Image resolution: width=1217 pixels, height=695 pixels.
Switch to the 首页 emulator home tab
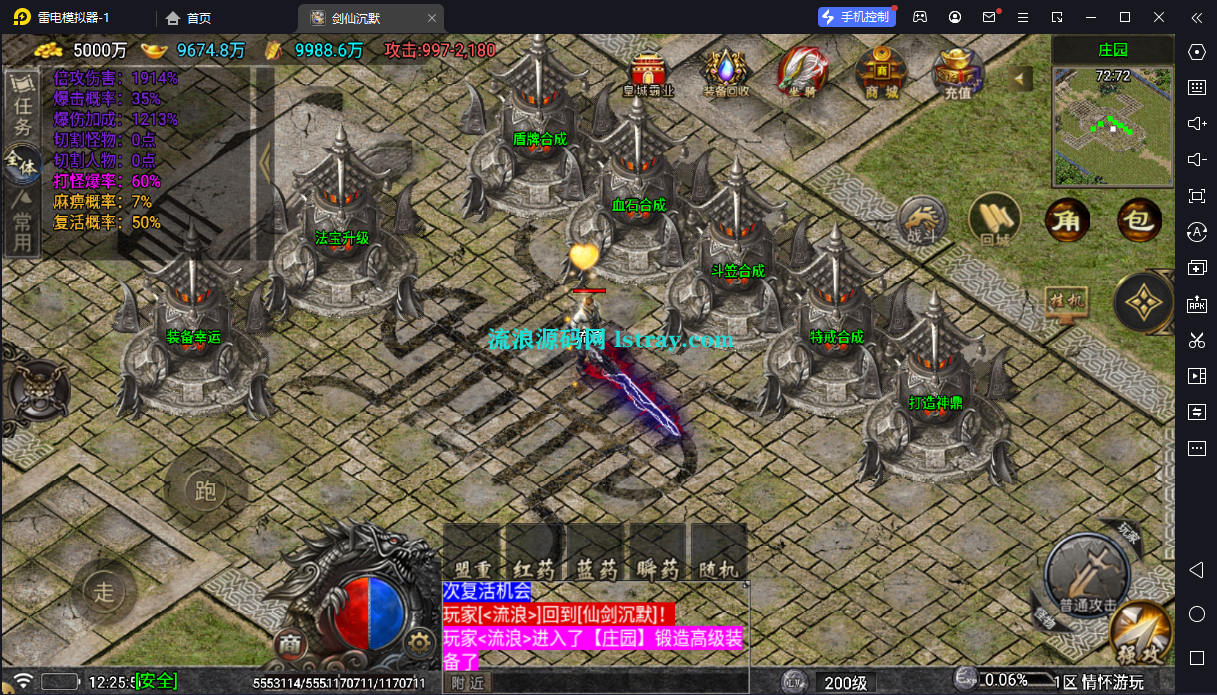pos(188,17)
